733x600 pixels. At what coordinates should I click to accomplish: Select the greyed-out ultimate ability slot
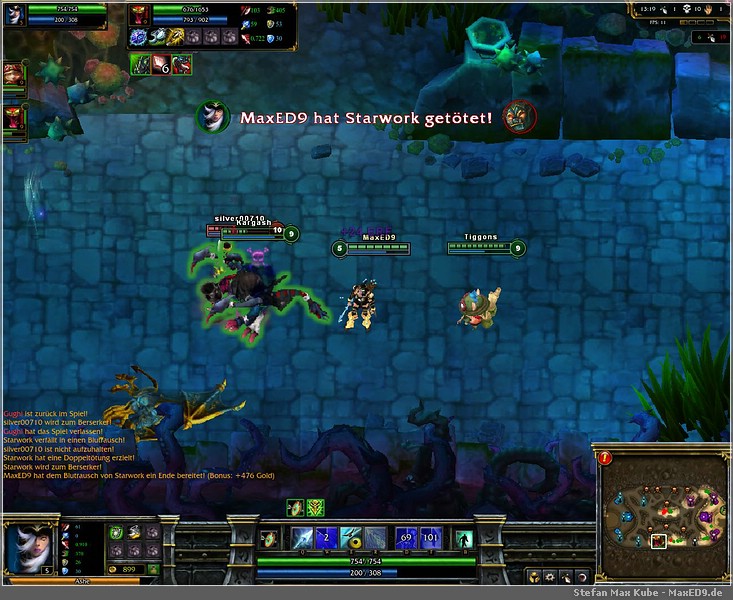tap(374, 538)
